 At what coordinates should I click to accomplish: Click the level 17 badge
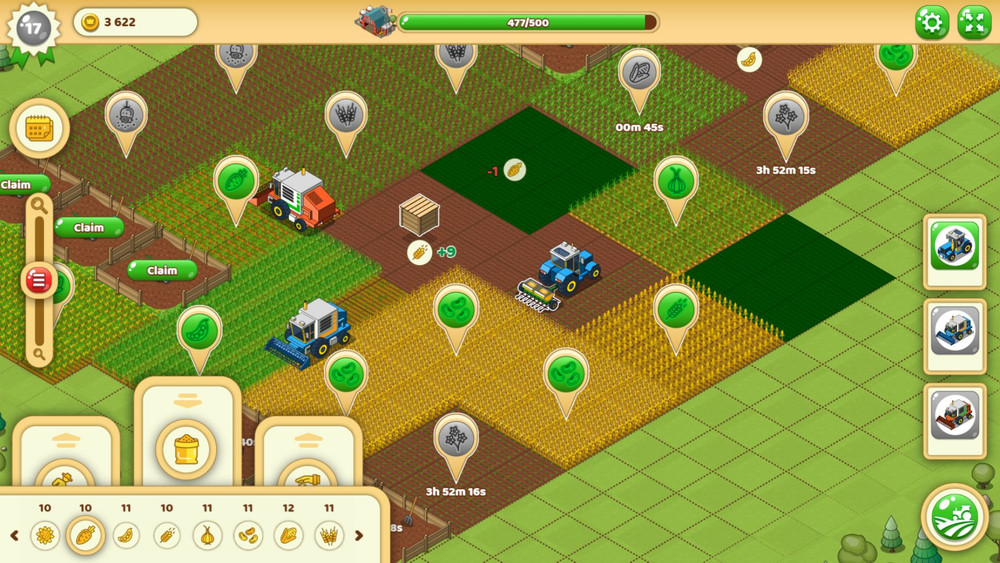pyautogui.click(x=33, y=28)
